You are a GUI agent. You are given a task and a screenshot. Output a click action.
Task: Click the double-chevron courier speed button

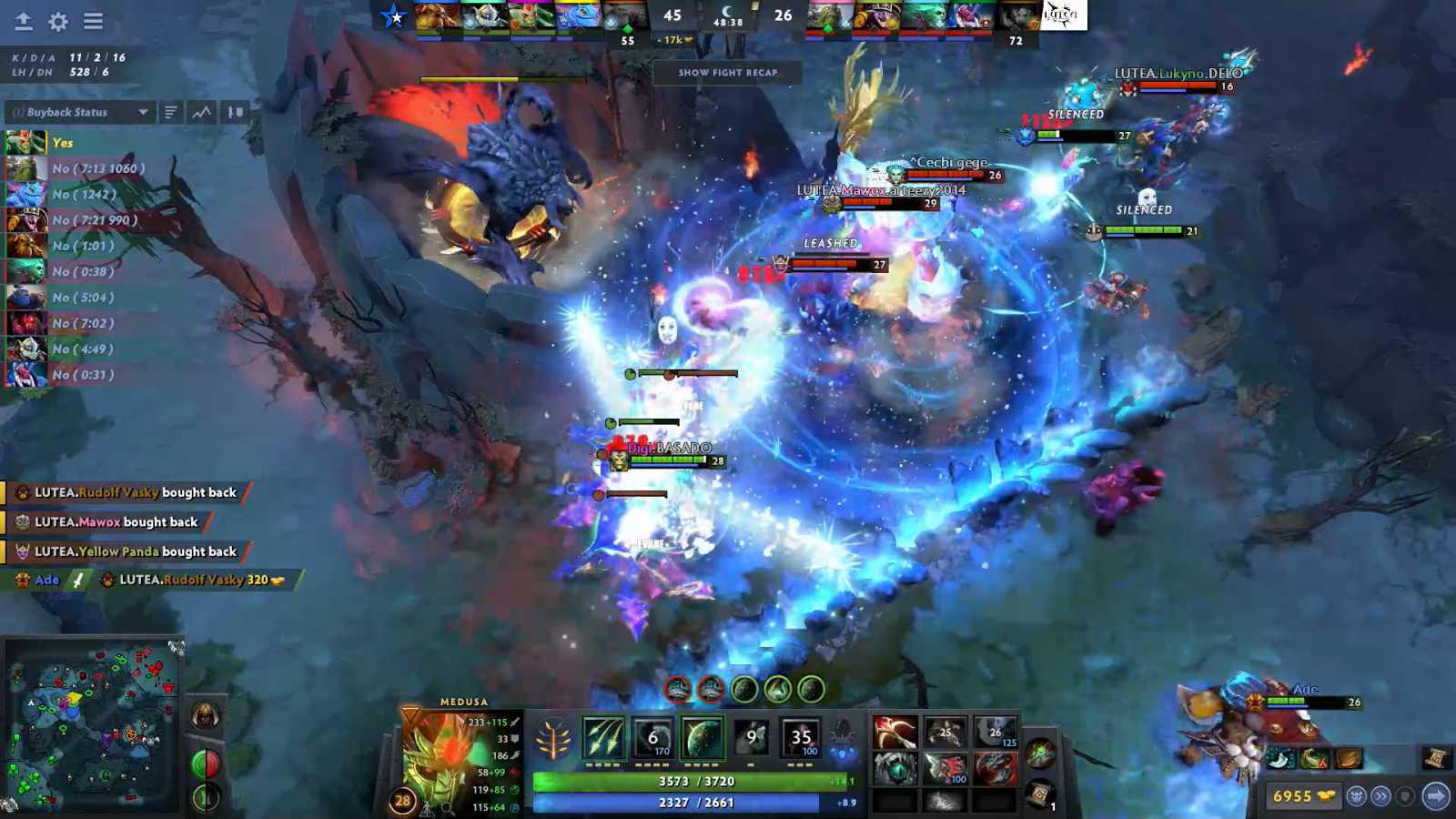click(x=1380, y=796)
